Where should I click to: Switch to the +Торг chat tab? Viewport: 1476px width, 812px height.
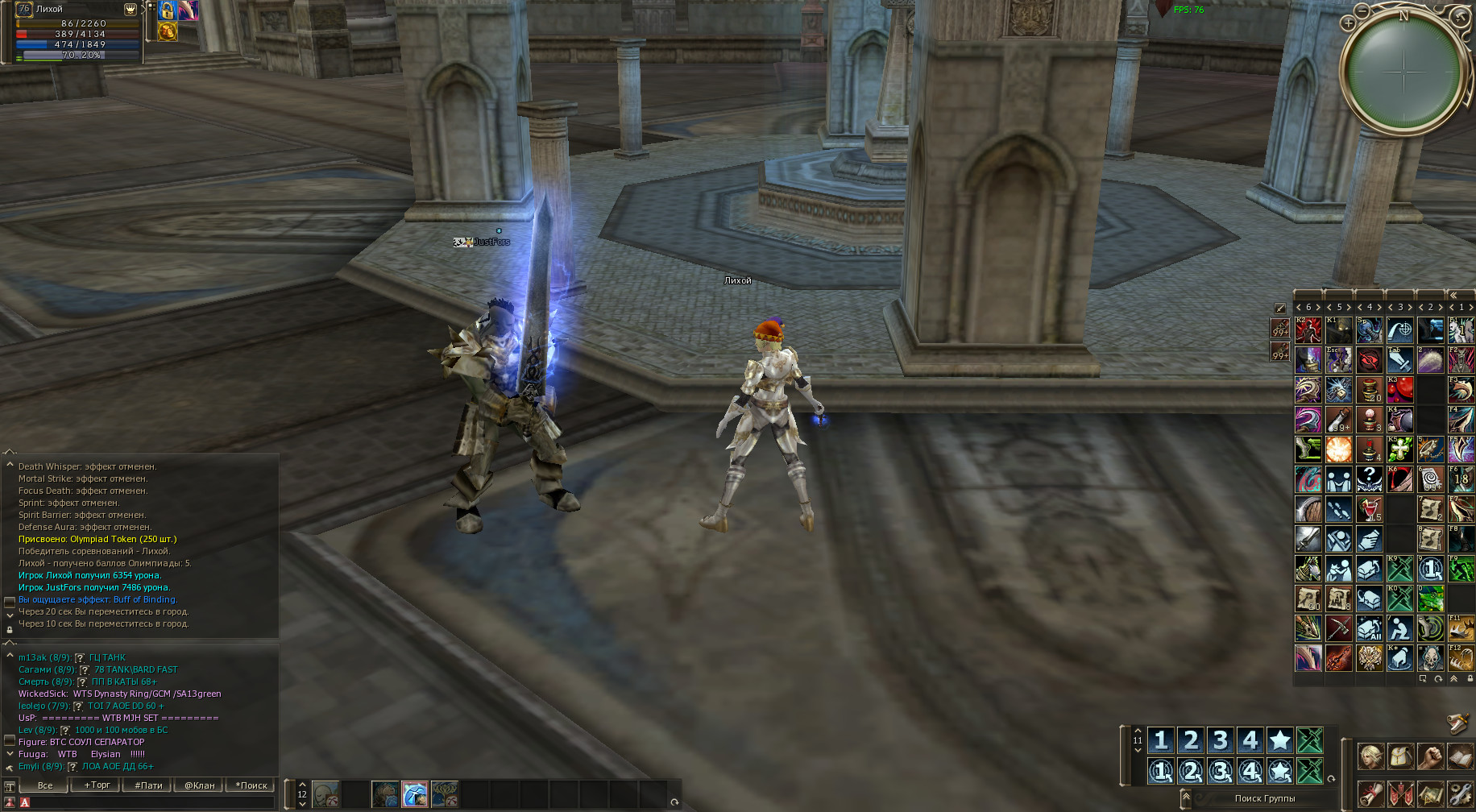[97, 785]
